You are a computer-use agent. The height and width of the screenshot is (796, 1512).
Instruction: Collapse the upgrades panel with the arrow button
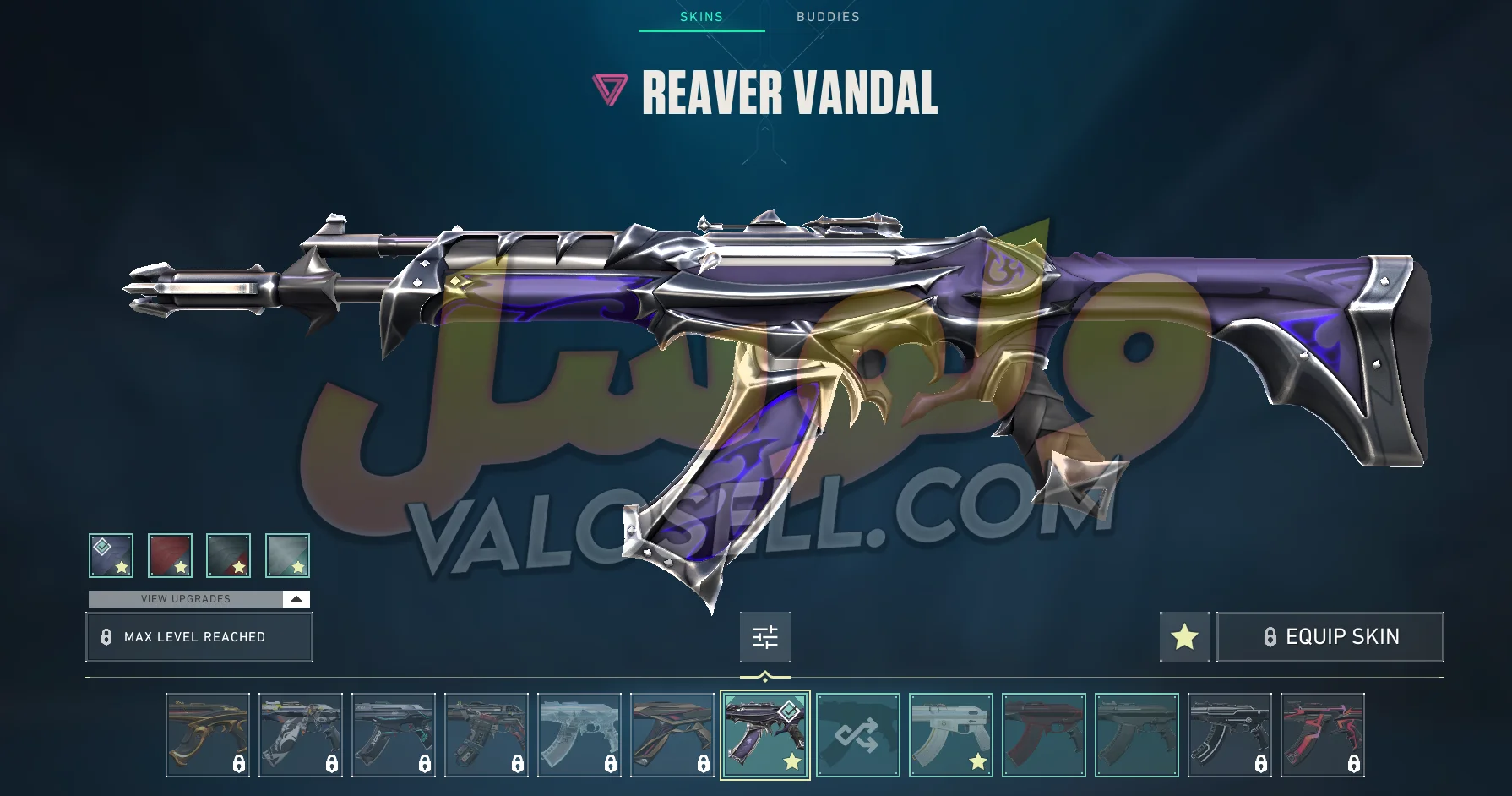pyautogui.click(x=296, y=598)
